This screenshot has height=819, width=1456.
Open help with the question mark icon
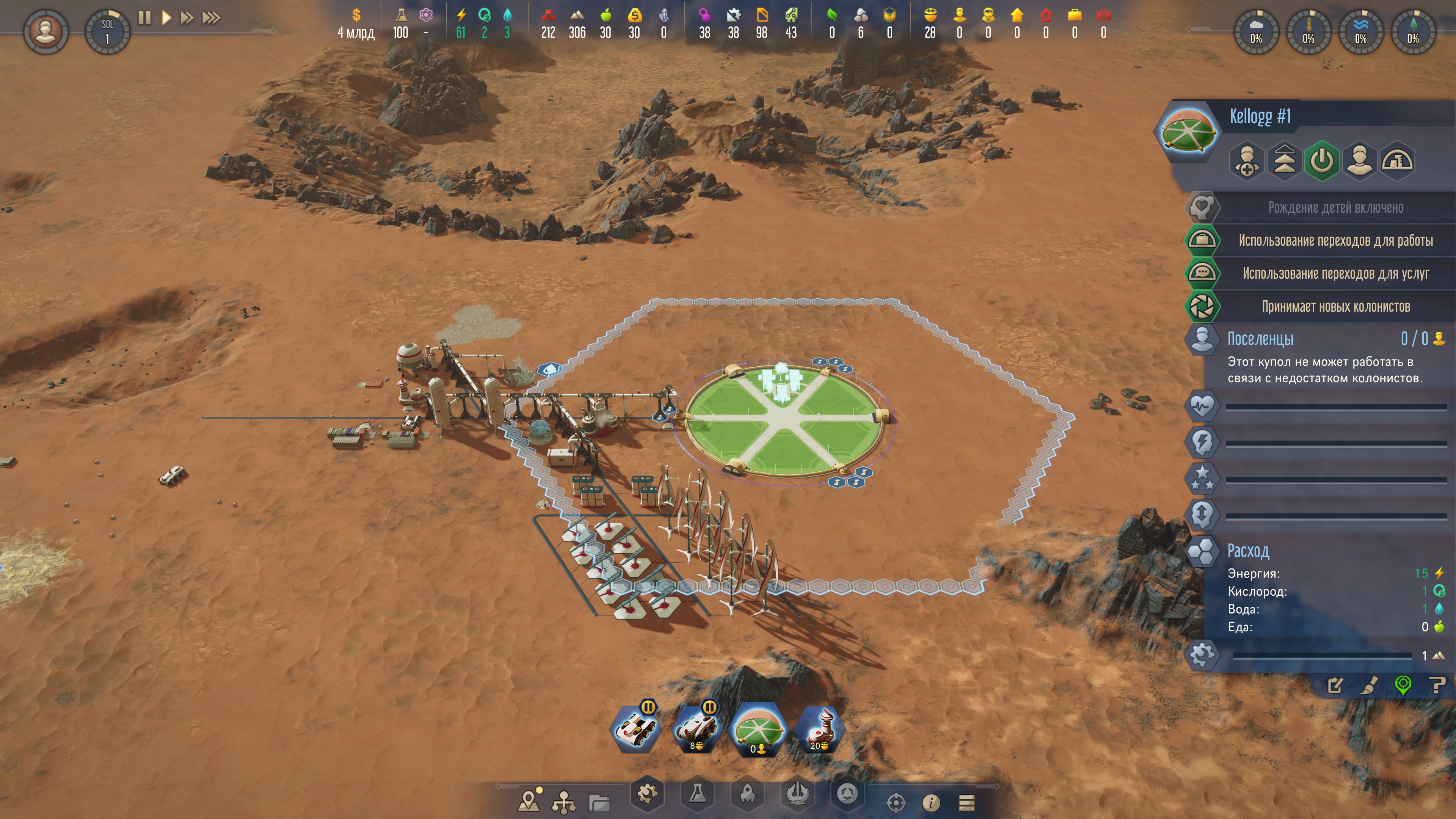click(x=1437, y=686)
